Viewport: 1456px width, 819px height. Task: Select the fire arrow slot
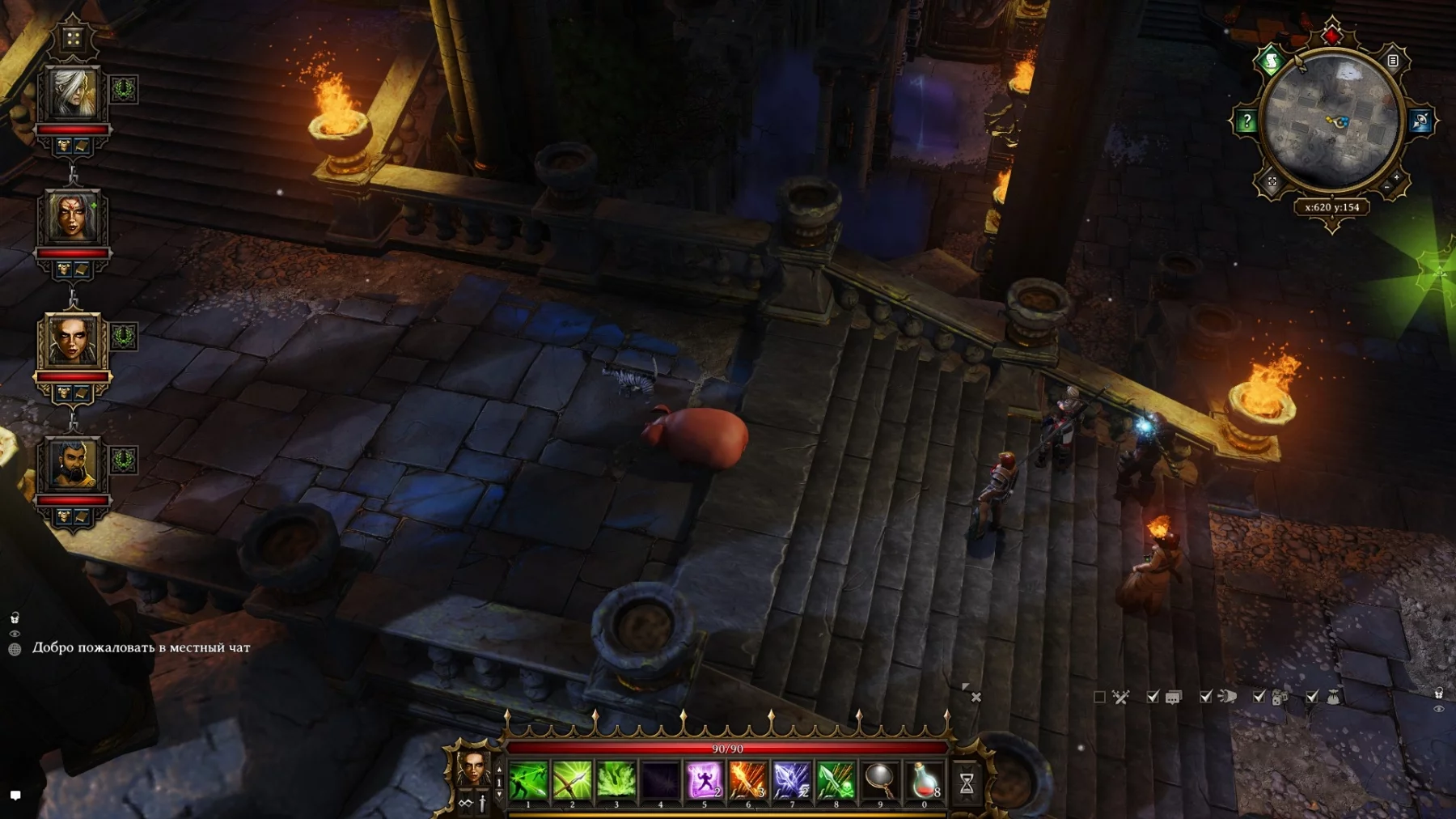tap(747, 781)
